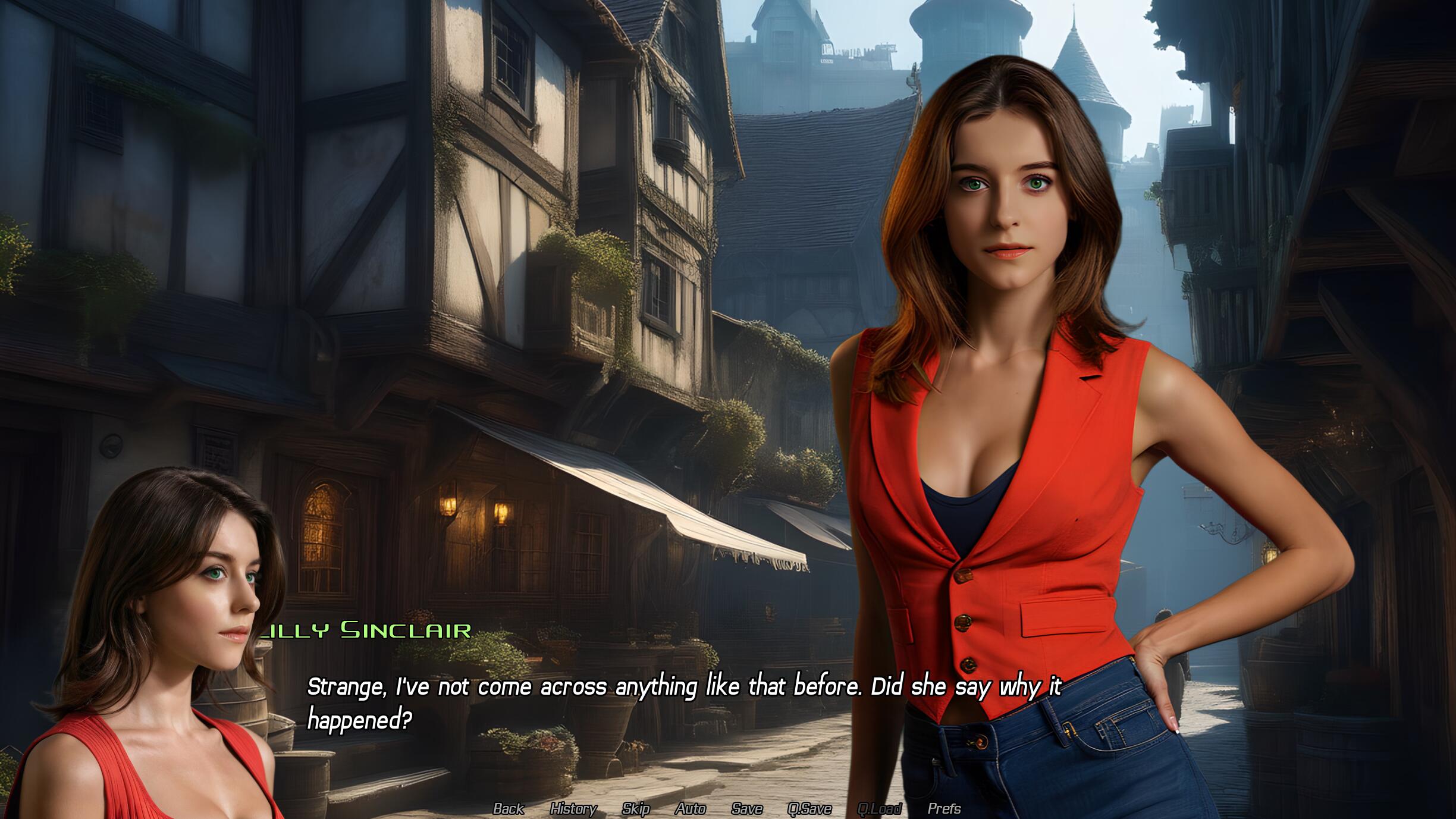Quick save with Q.Save
Viewport: 1456px width, 819px height.
(809, 808)
